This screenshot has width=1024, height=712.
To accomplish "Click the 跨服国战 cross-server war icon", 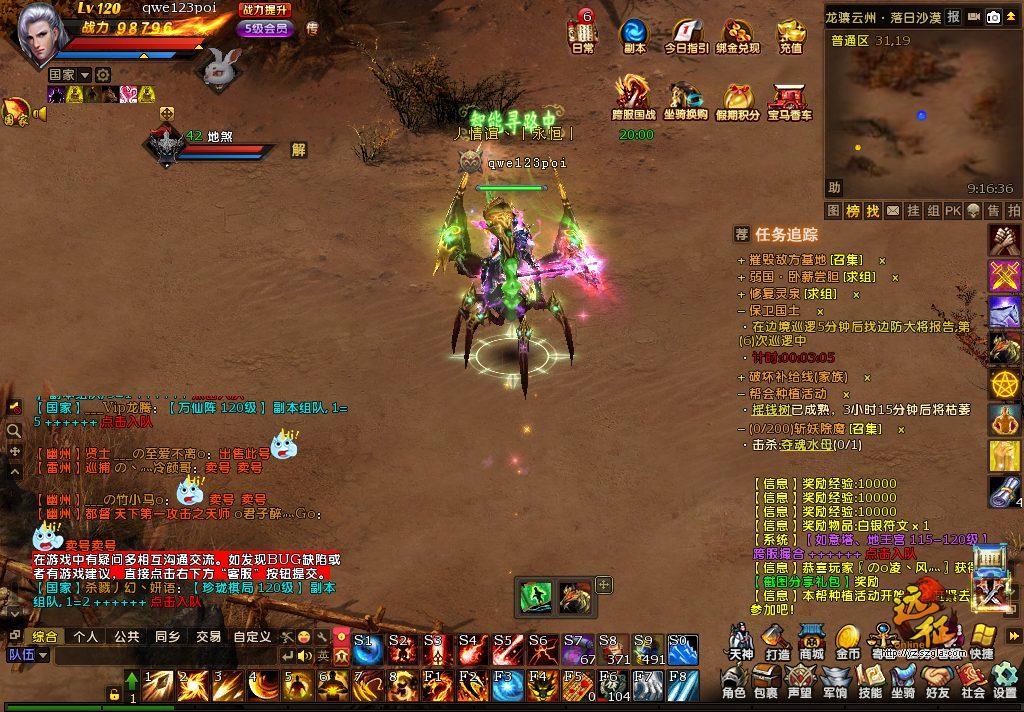I will [x=634, y=97].
